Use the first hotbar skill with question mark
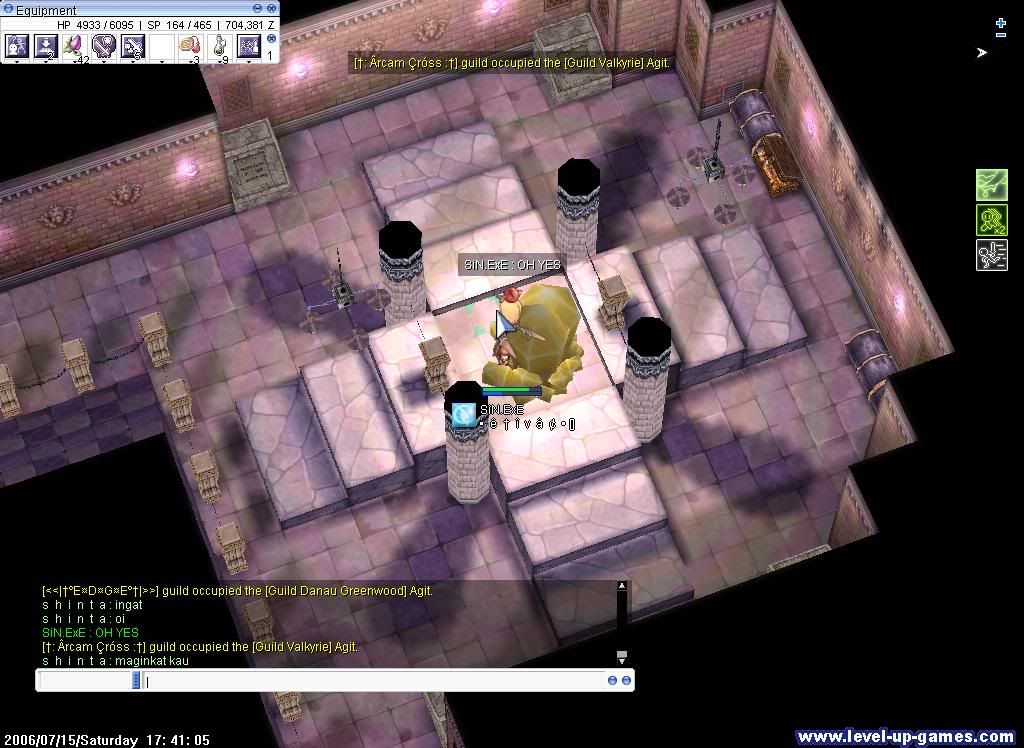 (x=16, y=45)
